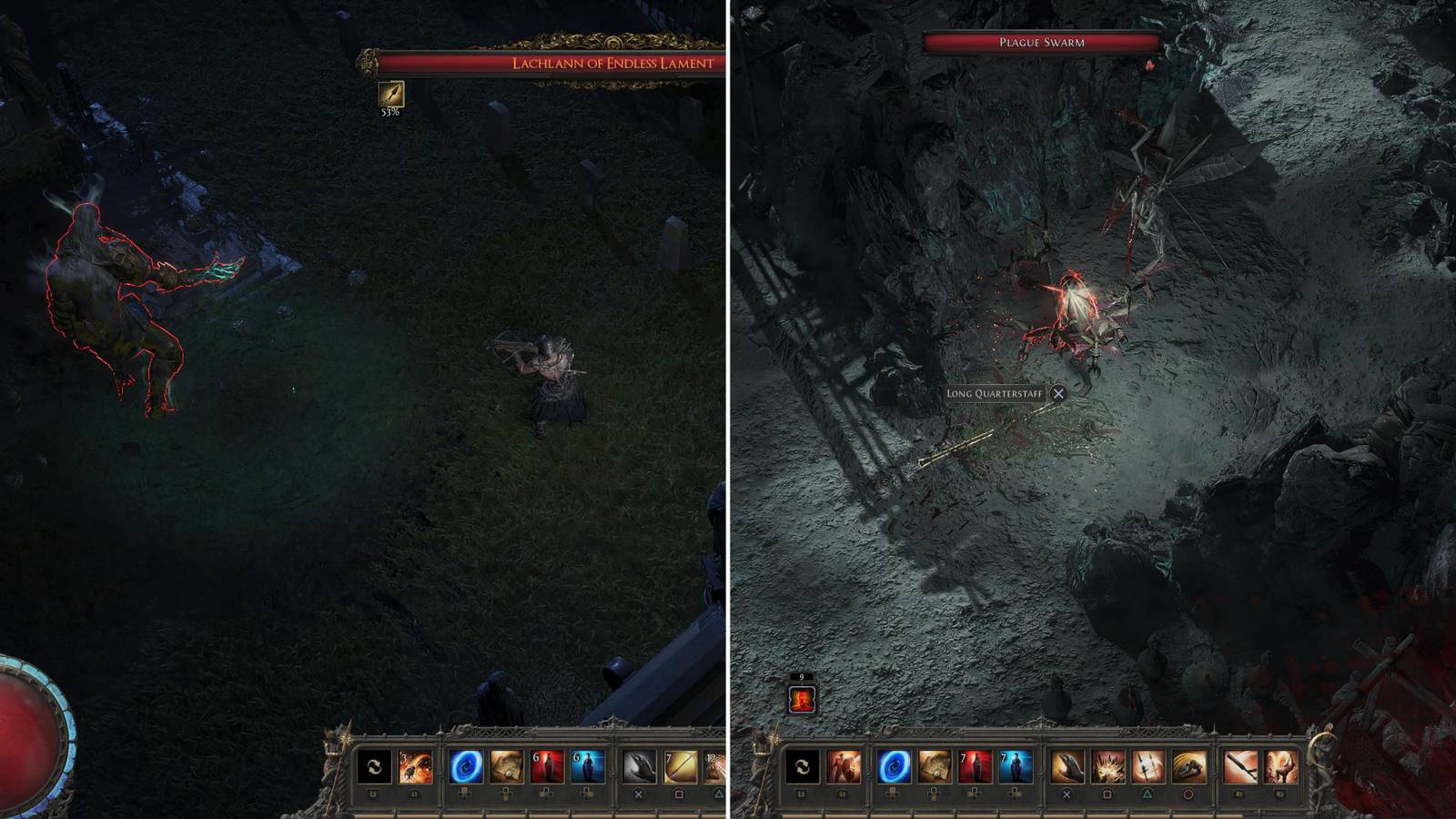Use the red life flask on left hotbar

547,765
